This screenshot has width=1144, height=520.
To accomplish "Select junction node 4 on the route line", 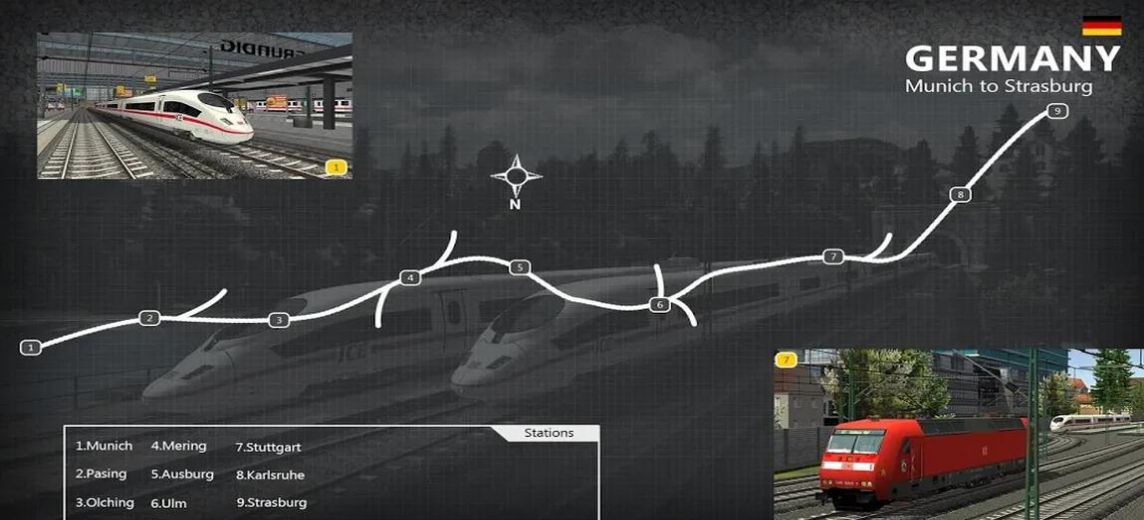I will tap(409, 277).
